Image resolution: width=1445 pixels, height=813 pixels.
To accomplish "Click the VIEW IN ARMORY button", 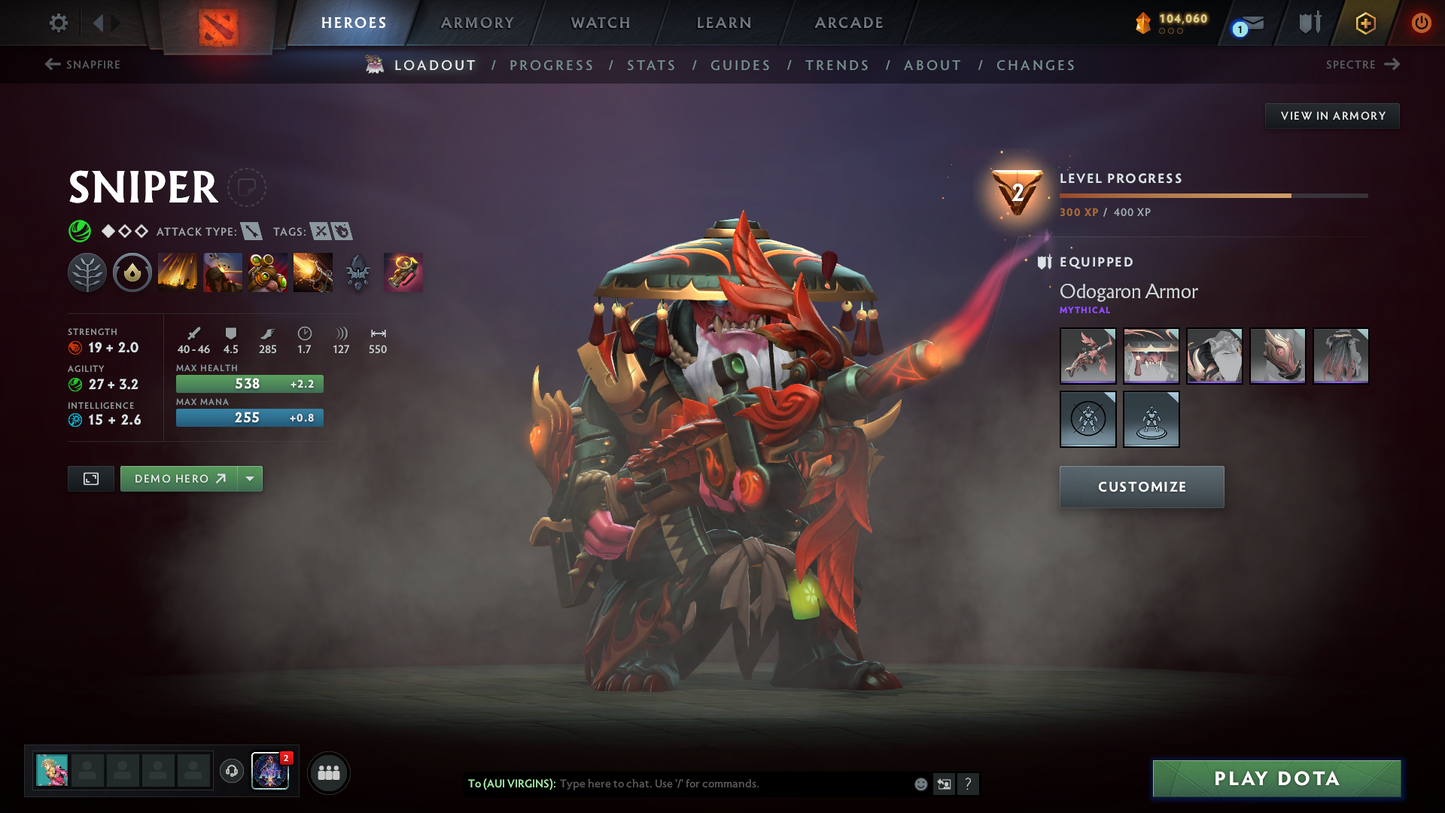I will pyautogui.click(x=1332, y=115).
